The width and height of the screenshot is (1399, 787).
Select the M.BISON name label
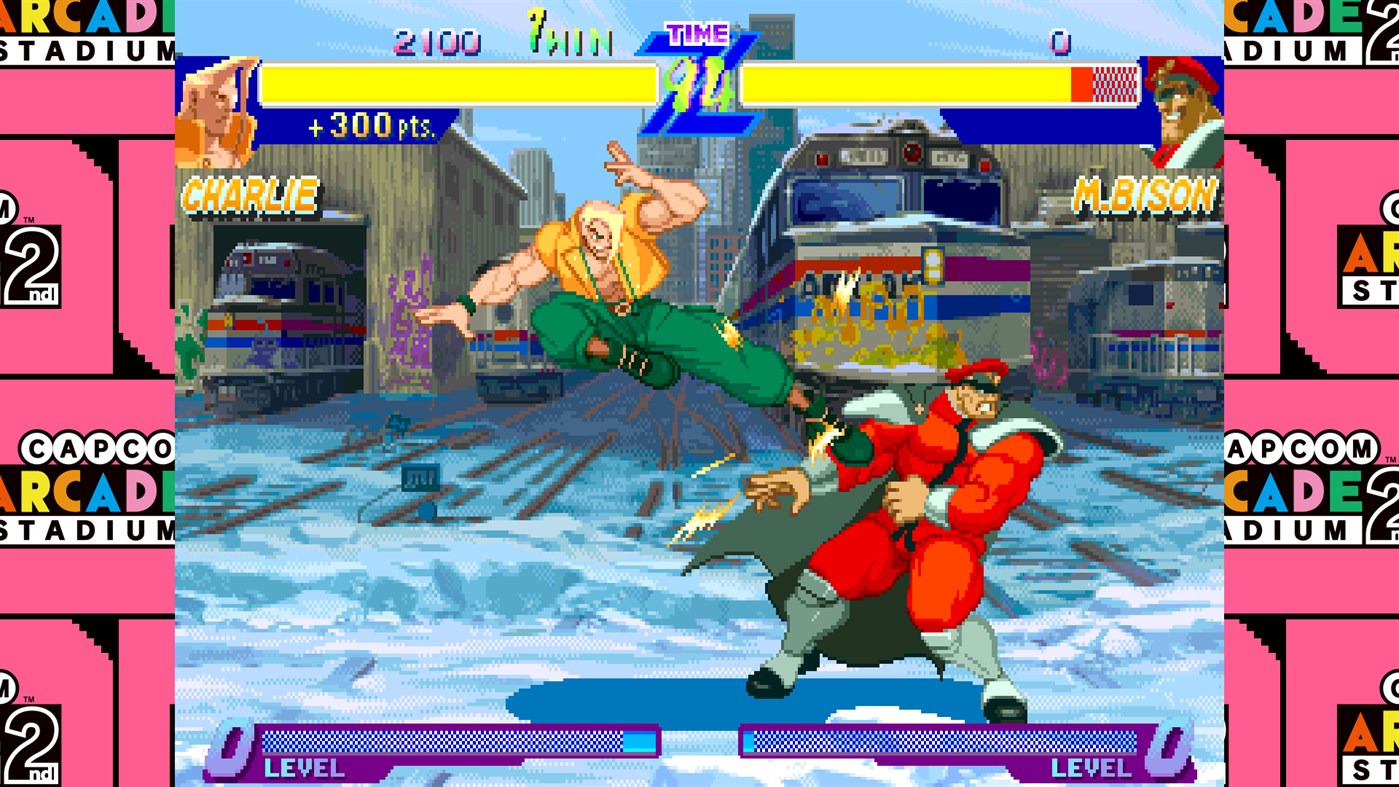tap(1146, 196)
